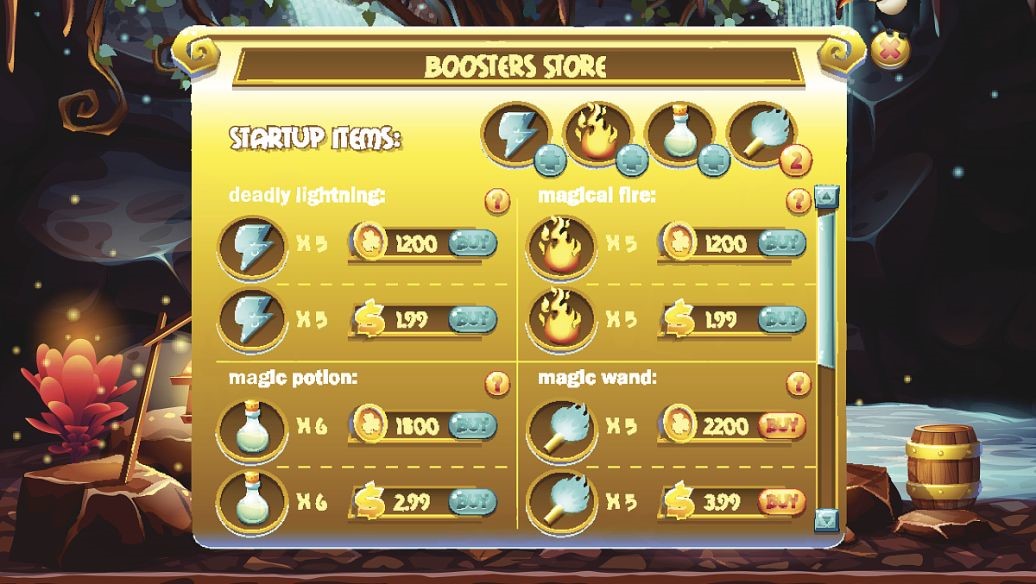Buy magic wand for 3.99 dollars
Image resolution: width=1036 pixels, height=584 pixels.
pos(782,501)
